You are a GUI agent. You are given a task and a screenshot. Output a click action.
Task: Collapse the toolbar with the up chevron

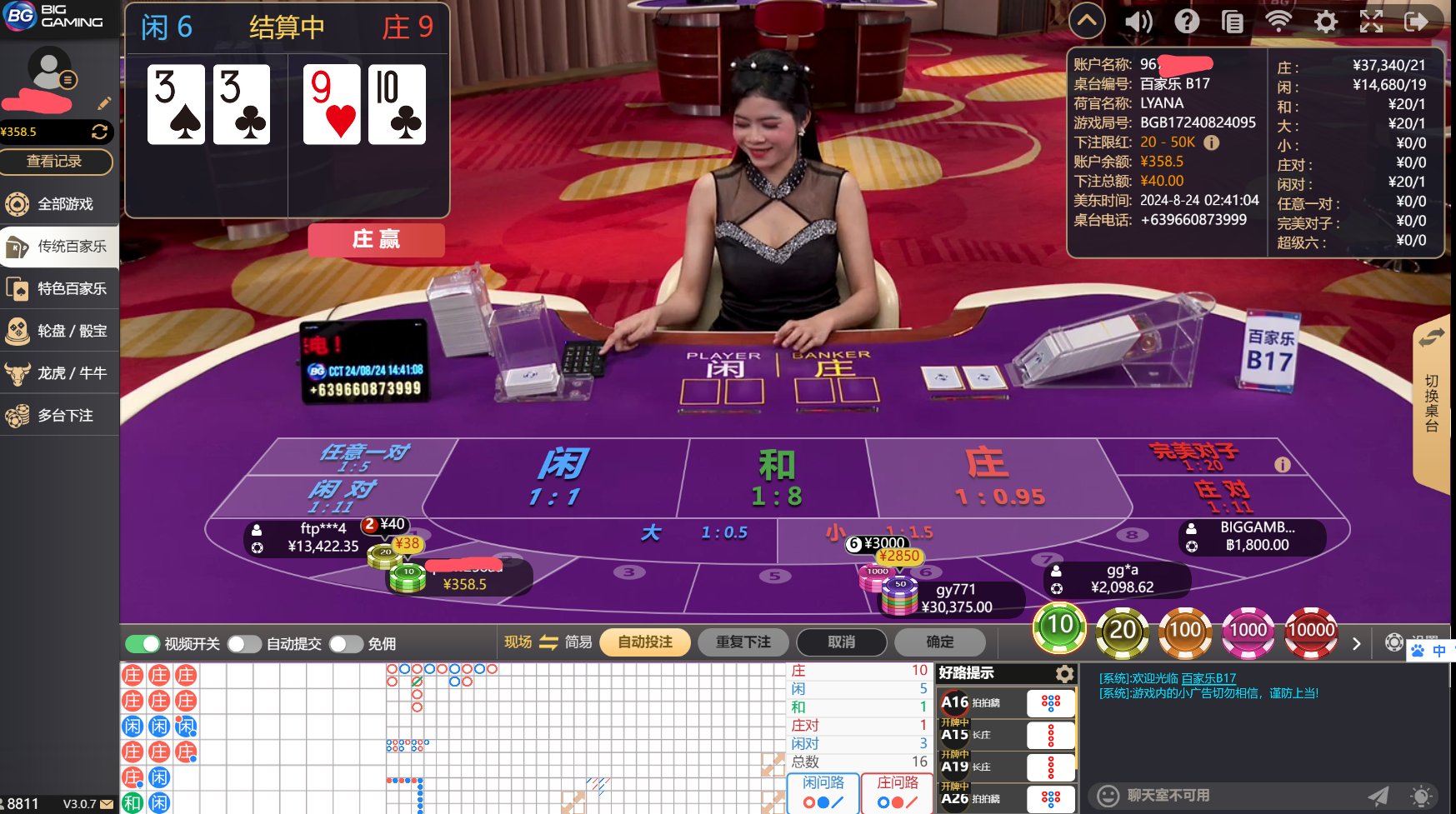click(1087, 20)
